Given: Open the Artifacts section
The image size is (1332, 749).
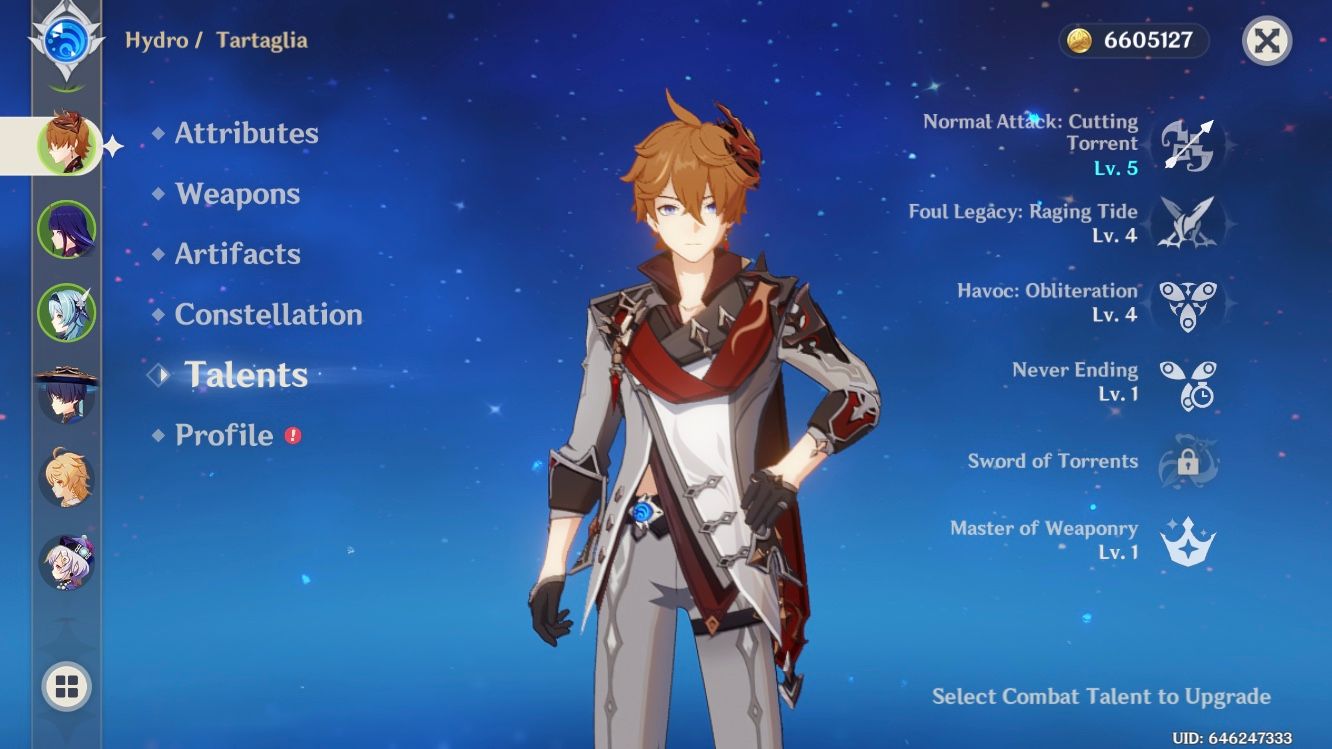Looking at the screenshot, I should pyautogui.click(x=237, y=254).
